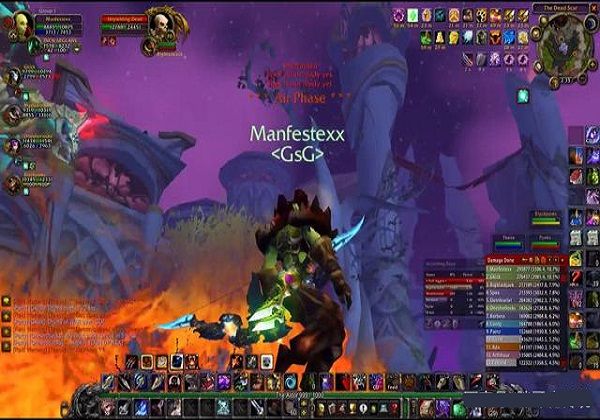
Task: Click the glowing teal square icon below the buffs
Action: [x=521, y=95]
